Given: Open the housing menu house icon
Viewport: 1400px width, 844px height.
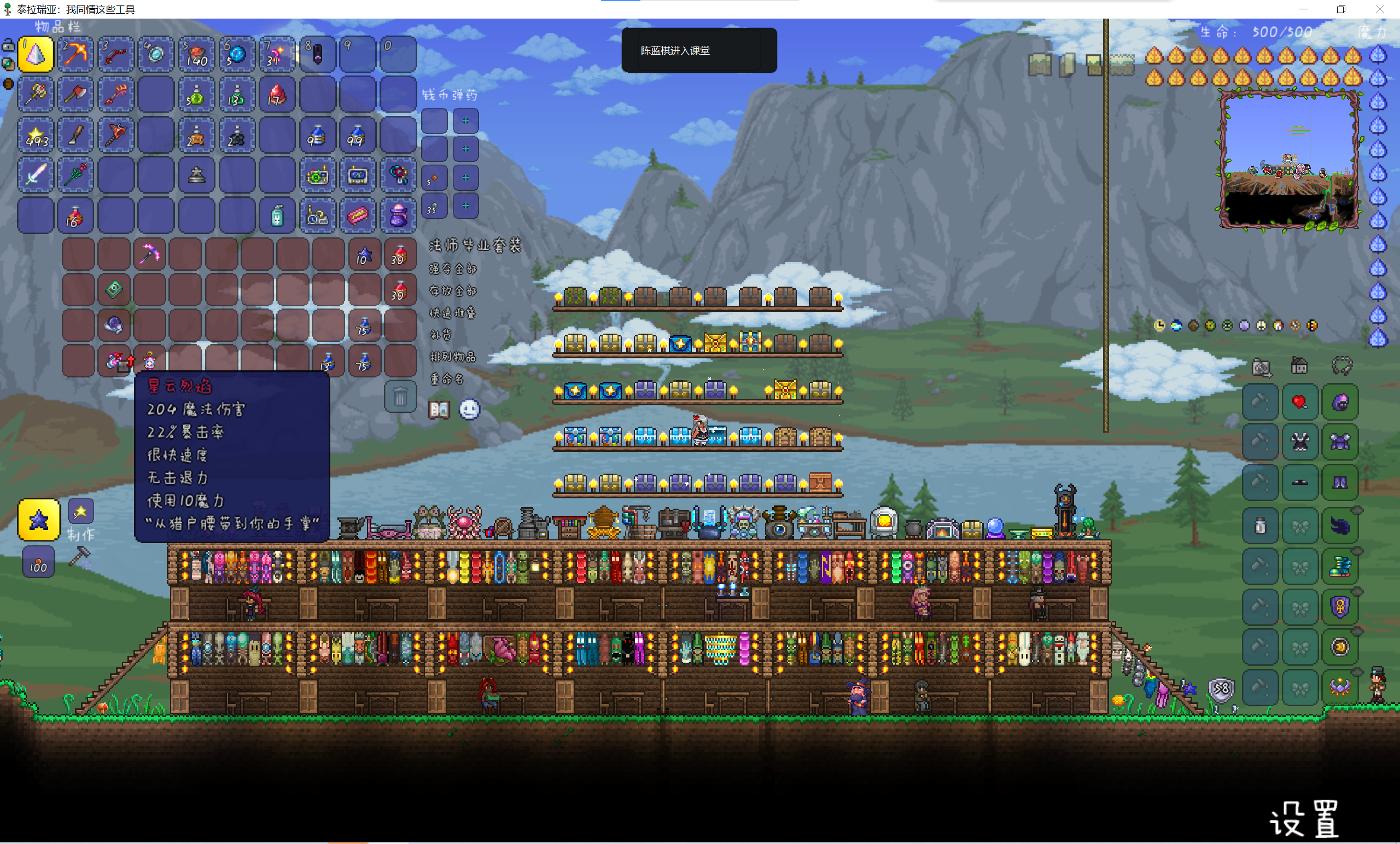Looking at the screenshot, I should pyautogui.click(x=1299, y=366).
